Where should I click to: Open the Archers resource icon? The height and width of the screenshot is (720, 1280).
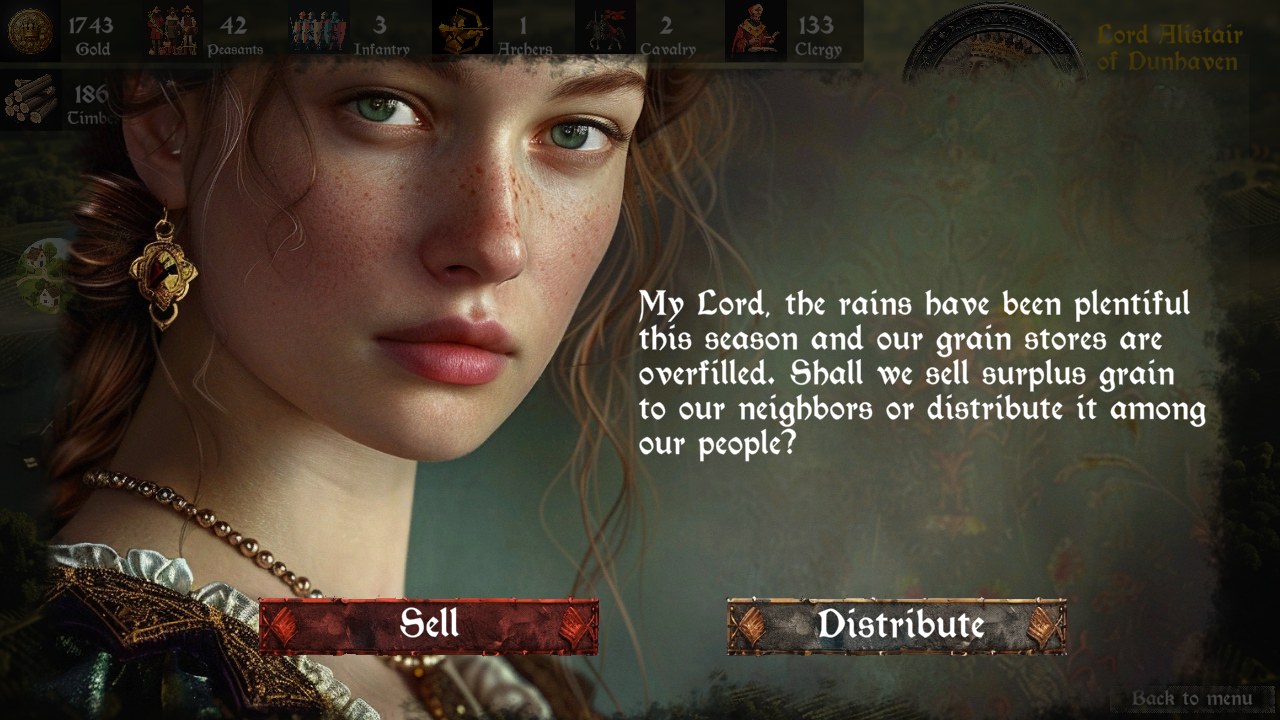point(462,27)
